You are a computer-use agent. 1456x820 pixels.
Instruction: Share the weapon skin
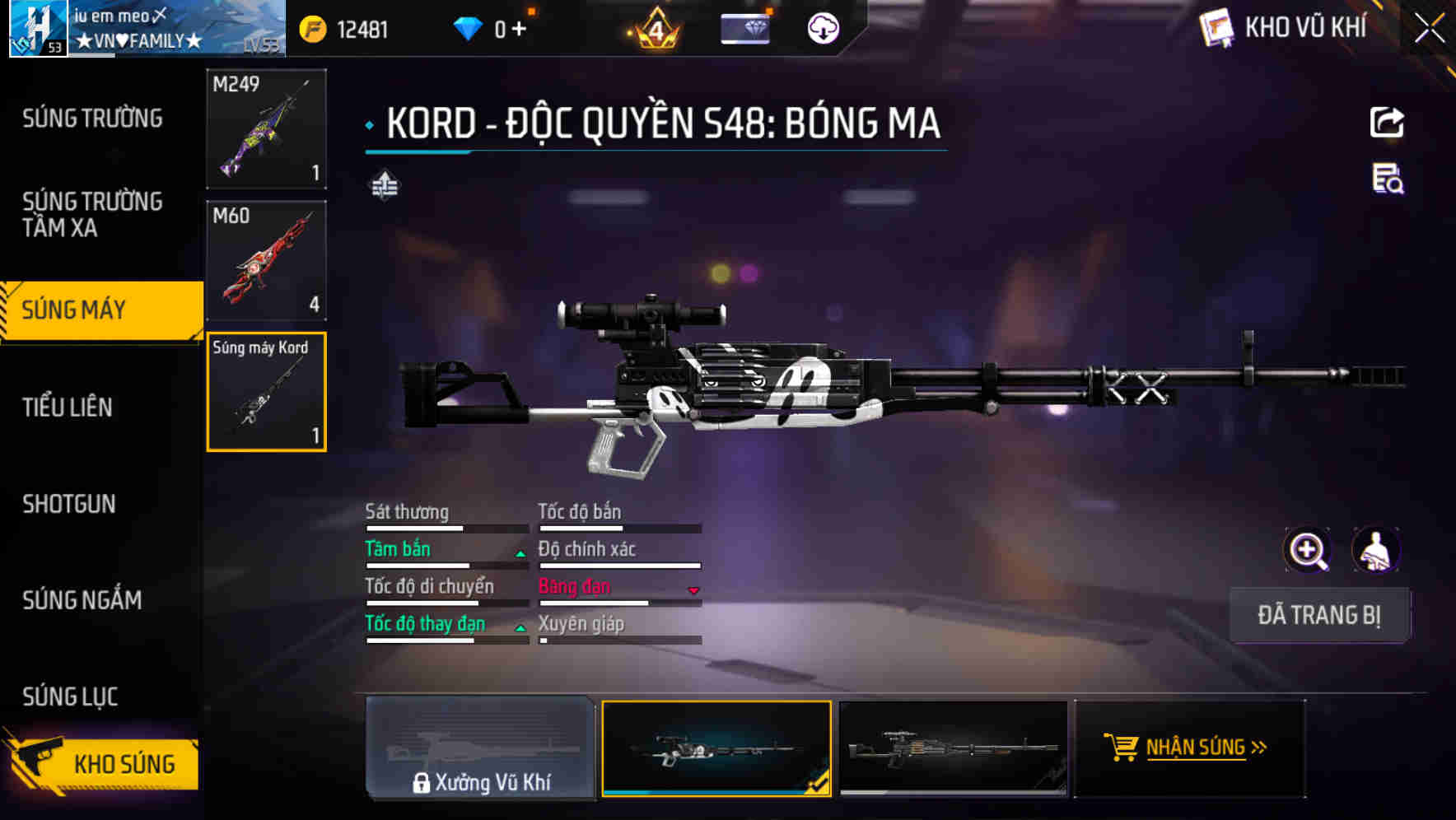[x=1387, y=123]
